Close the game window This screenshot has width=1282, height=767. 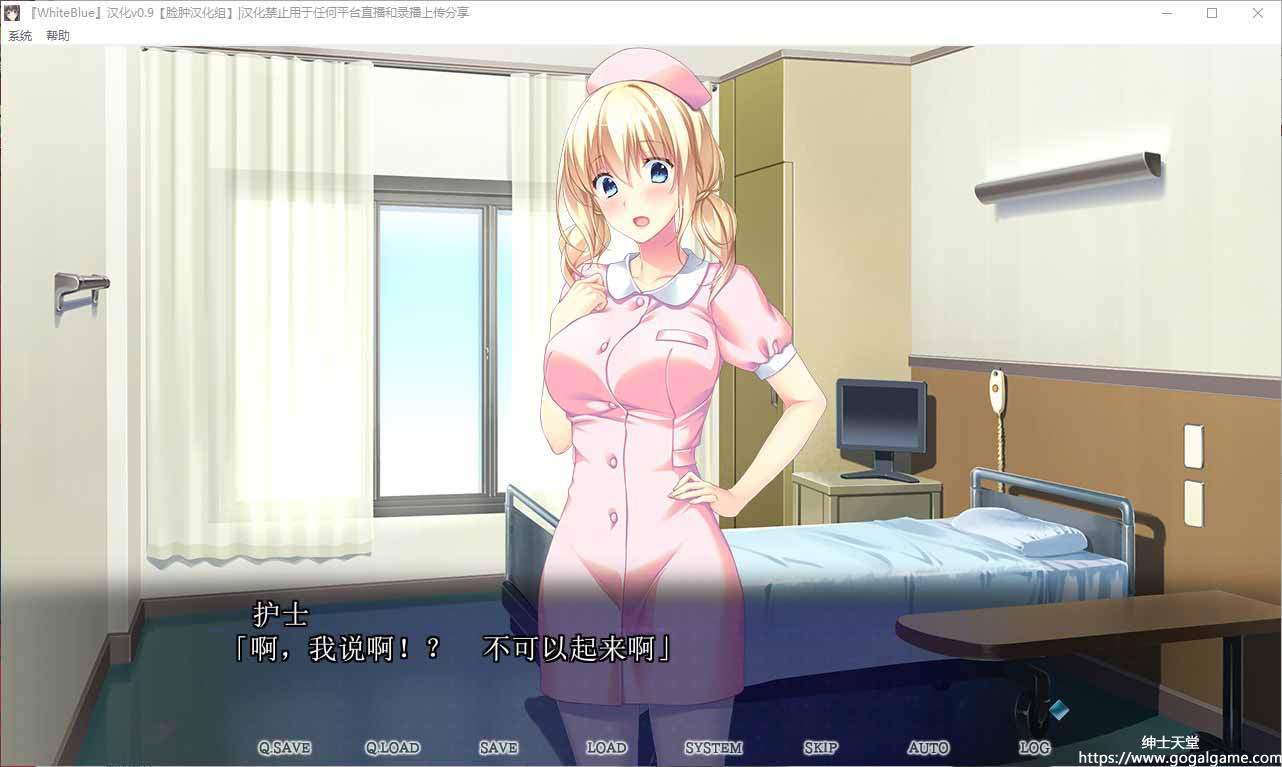tap(1258, 13)
